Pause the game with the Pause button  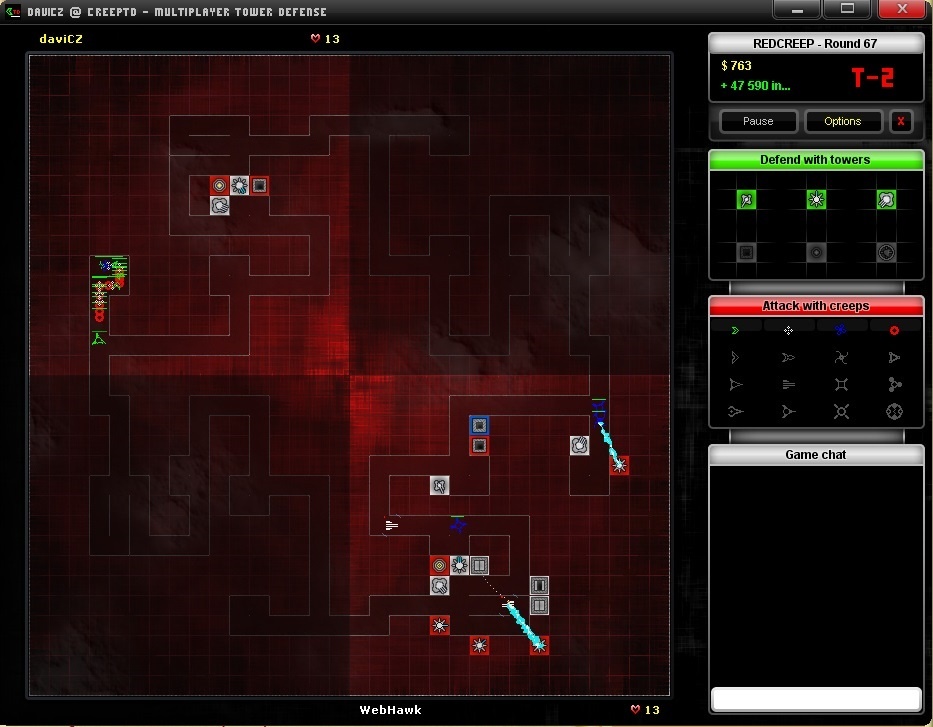758,121
